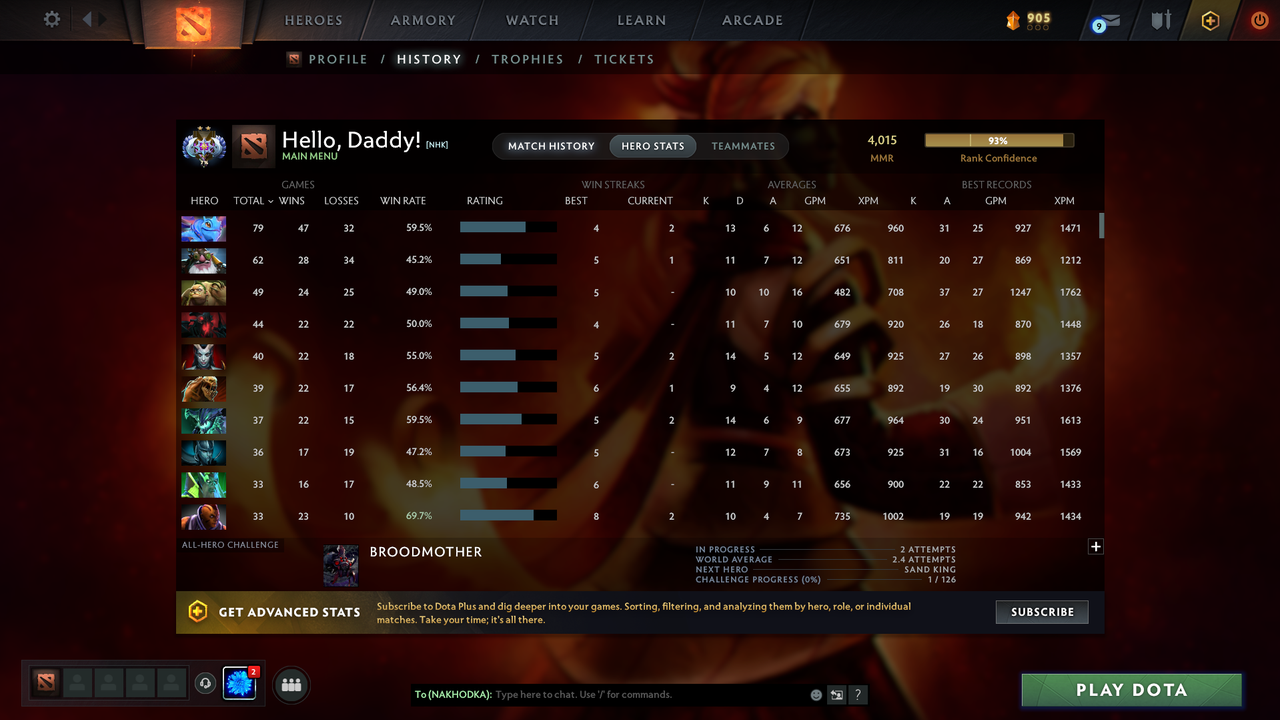Open the Total column sort dropdown

coord(253,201)
